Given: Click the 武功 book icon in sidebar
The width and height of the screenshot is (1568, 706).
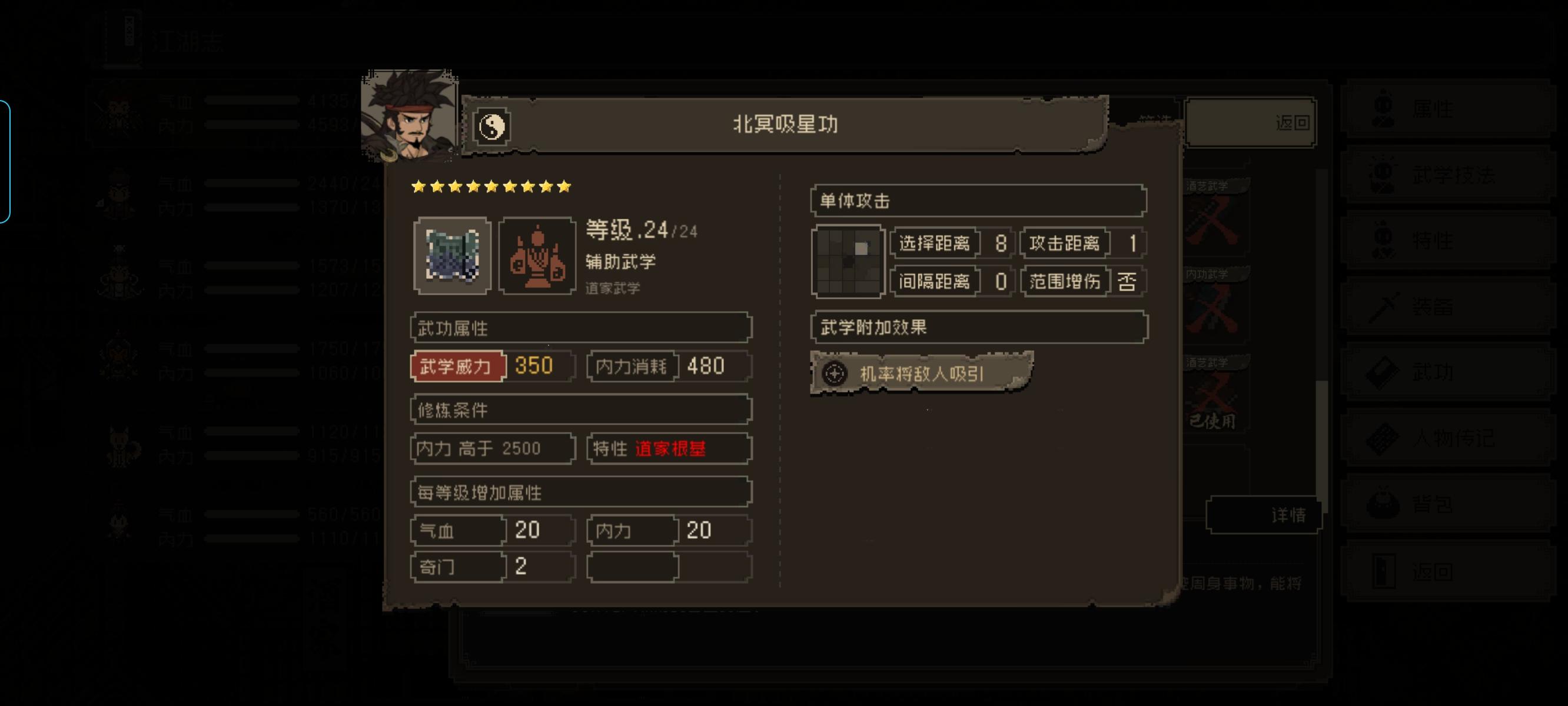Looking at the screenshot, I should [x=1382, y=371].
